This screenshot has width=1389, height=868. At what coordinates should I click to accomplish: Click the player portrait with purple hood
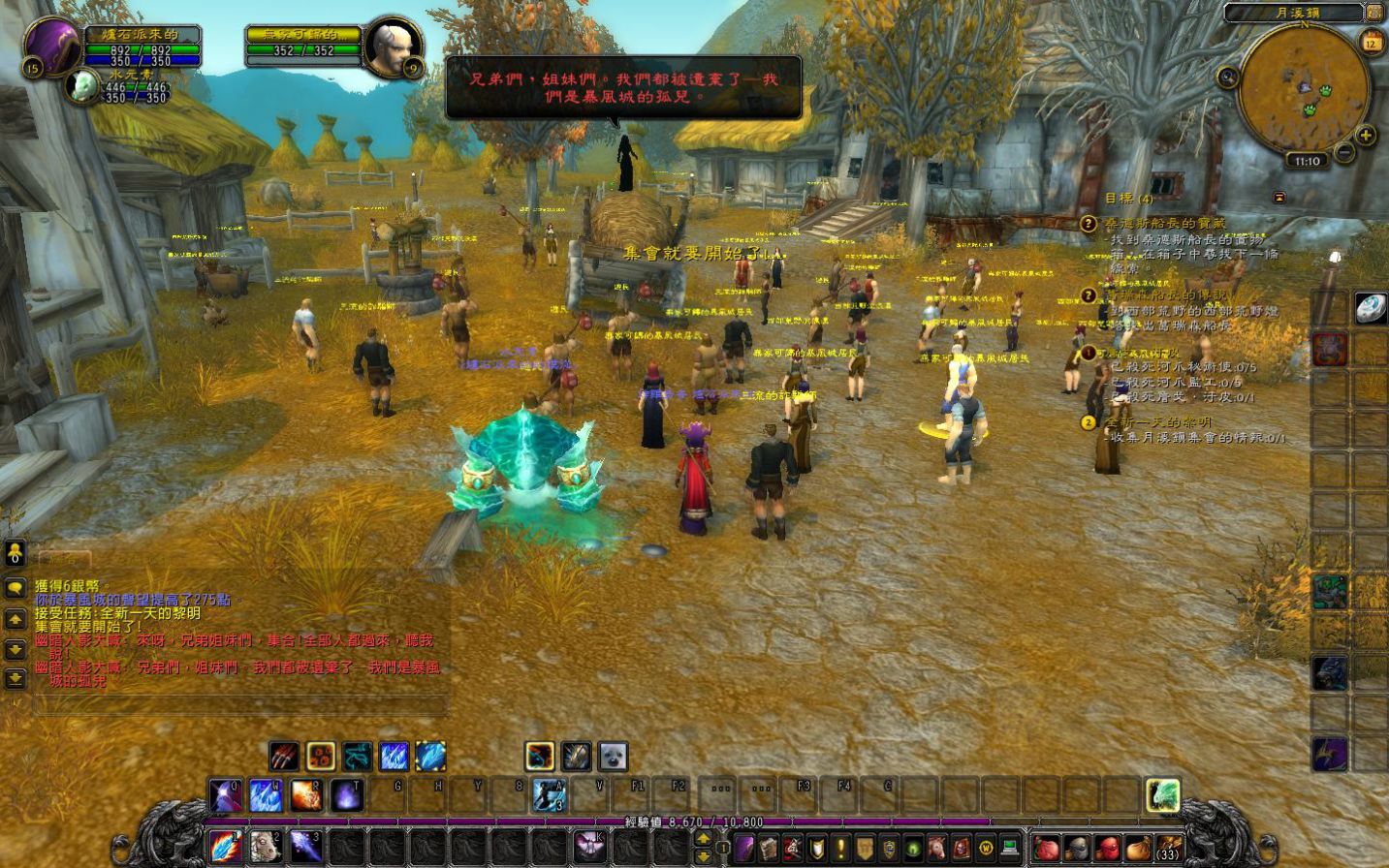[53, 46]
